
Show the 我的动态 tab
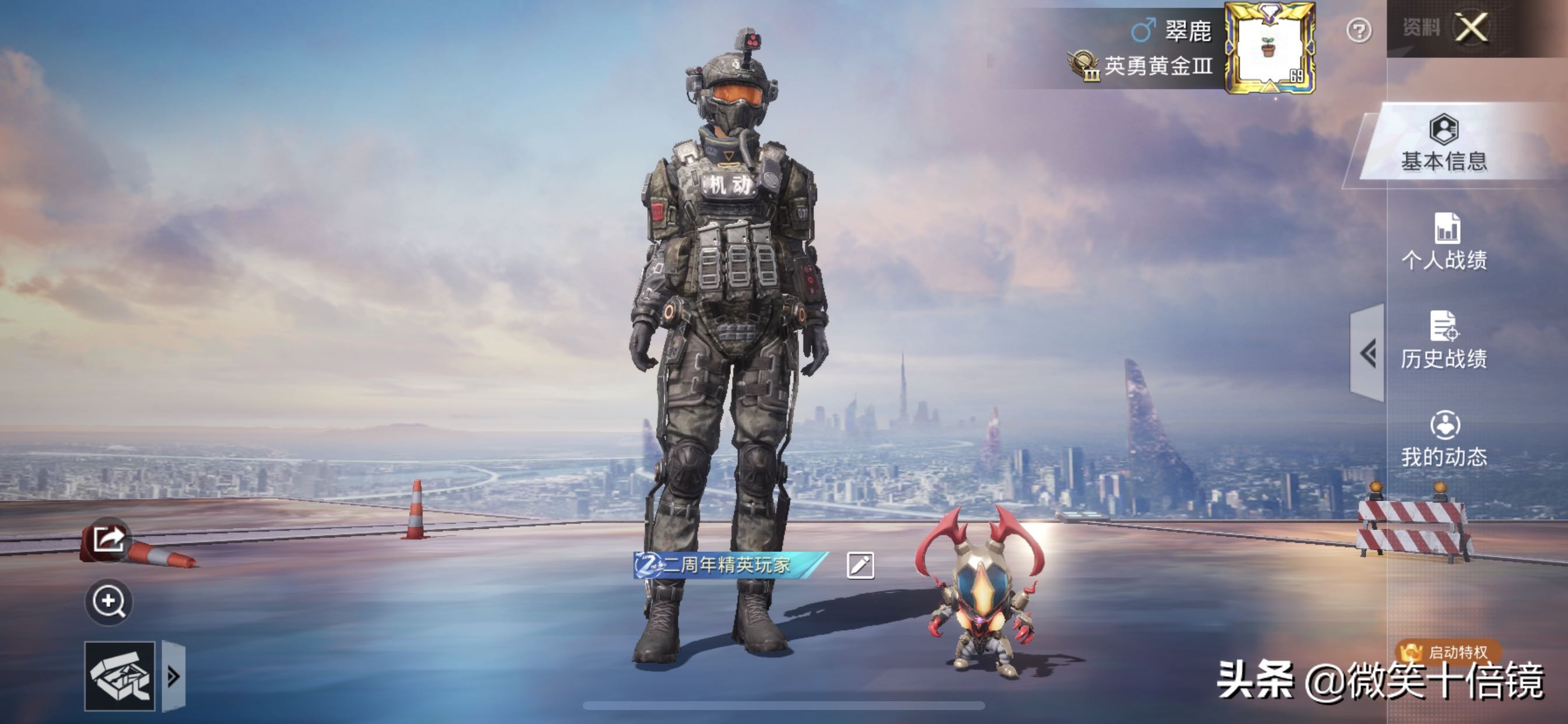tap(1444, 440)
